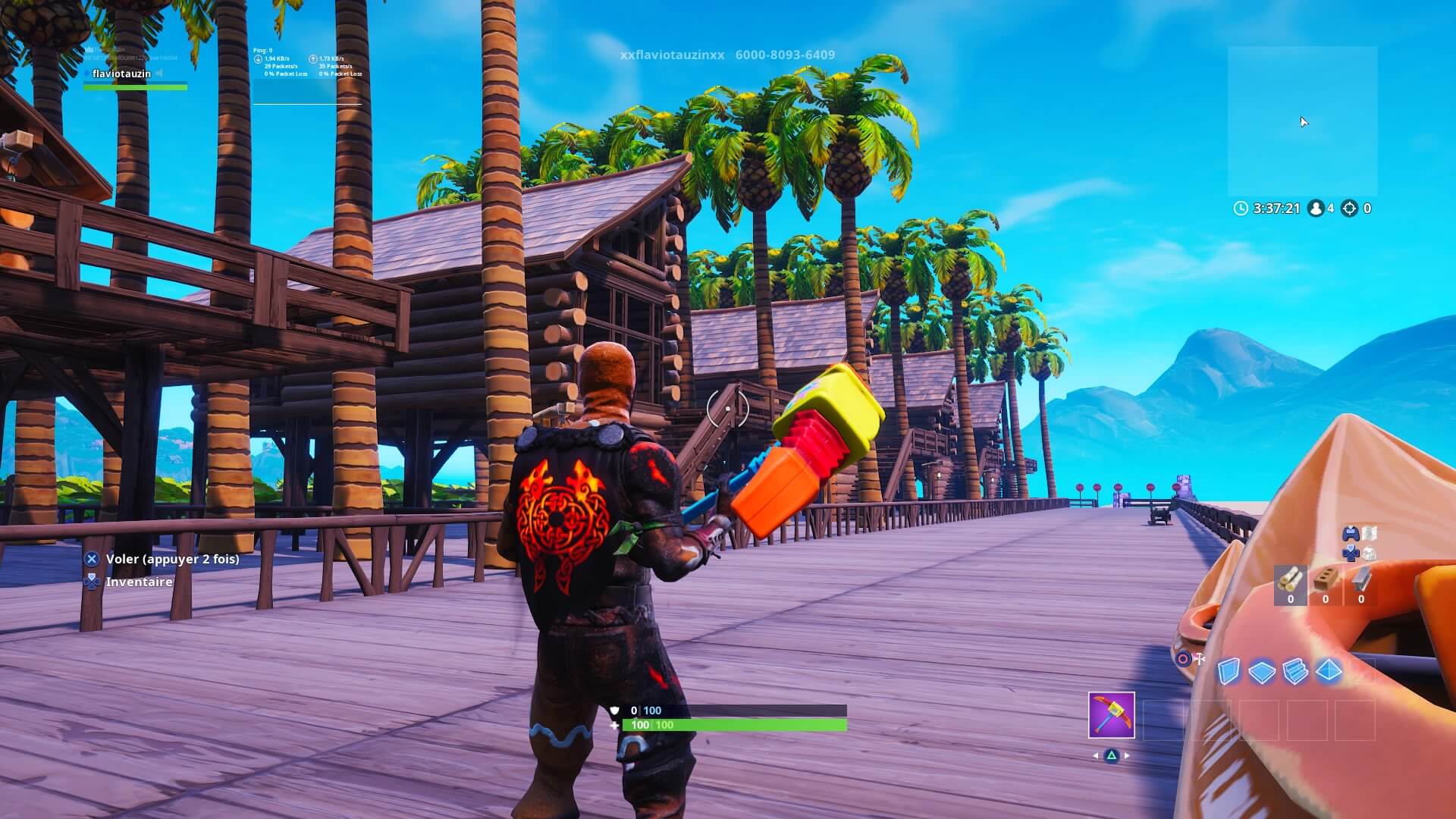The height and width of the screenshot is (819, 1456).
Task: Select the pickaxe in the hotbar
Action: coord(1112,716)
